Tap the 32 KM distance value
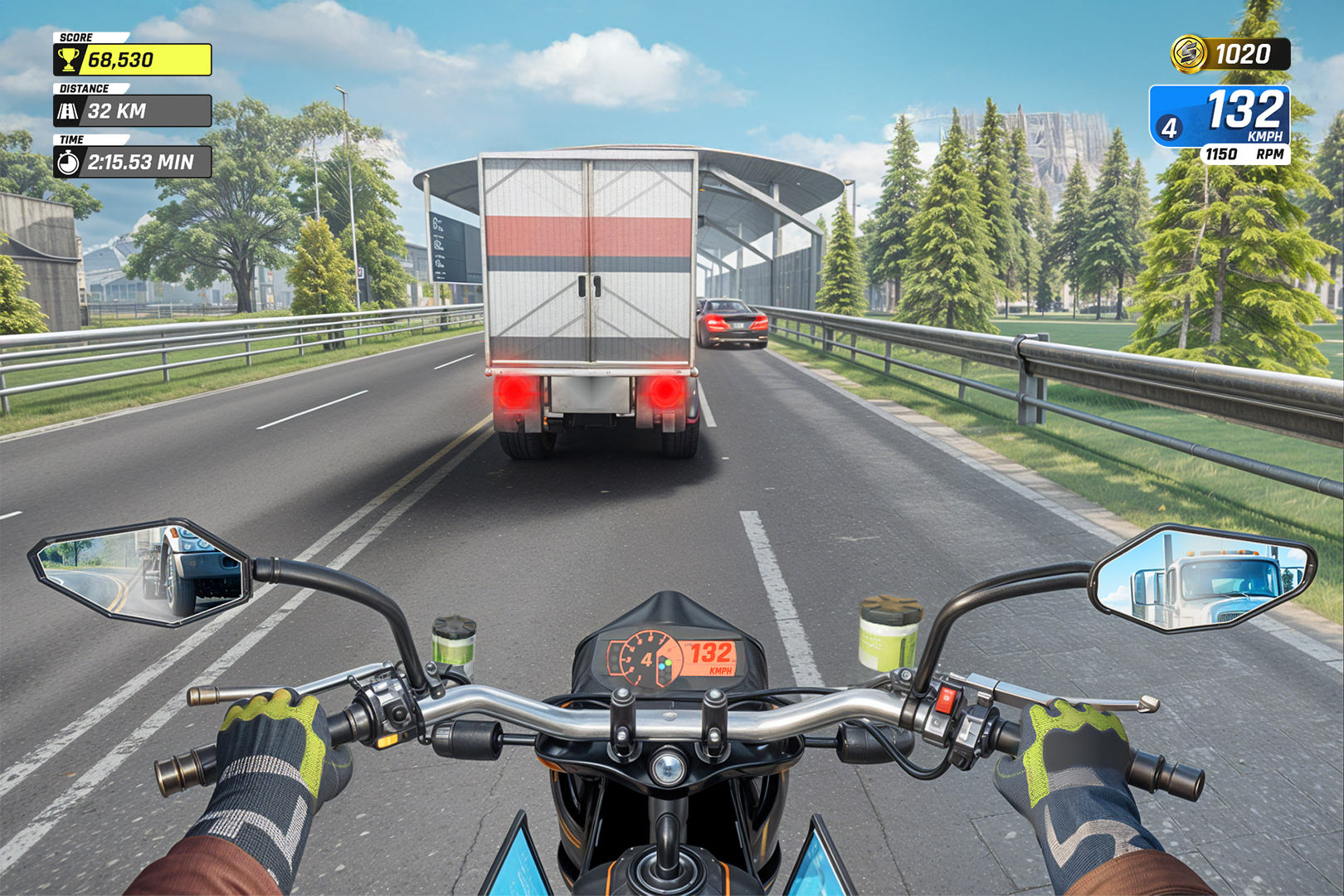Screen dimensions: 1344x896 [x=116, y=110]
